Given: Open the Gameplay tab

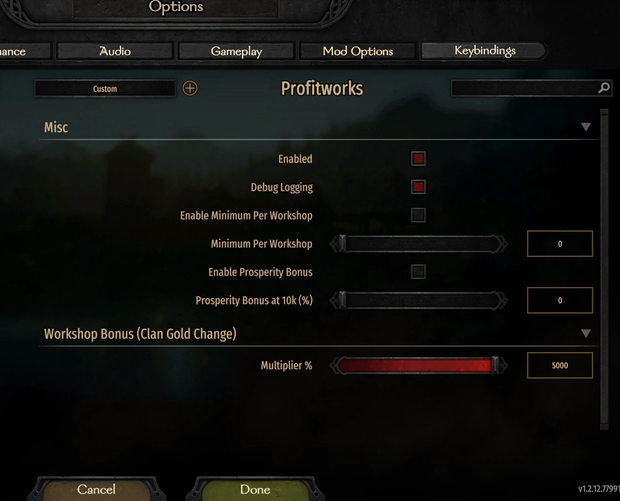Looking at the screenshot, I should 236,51.
